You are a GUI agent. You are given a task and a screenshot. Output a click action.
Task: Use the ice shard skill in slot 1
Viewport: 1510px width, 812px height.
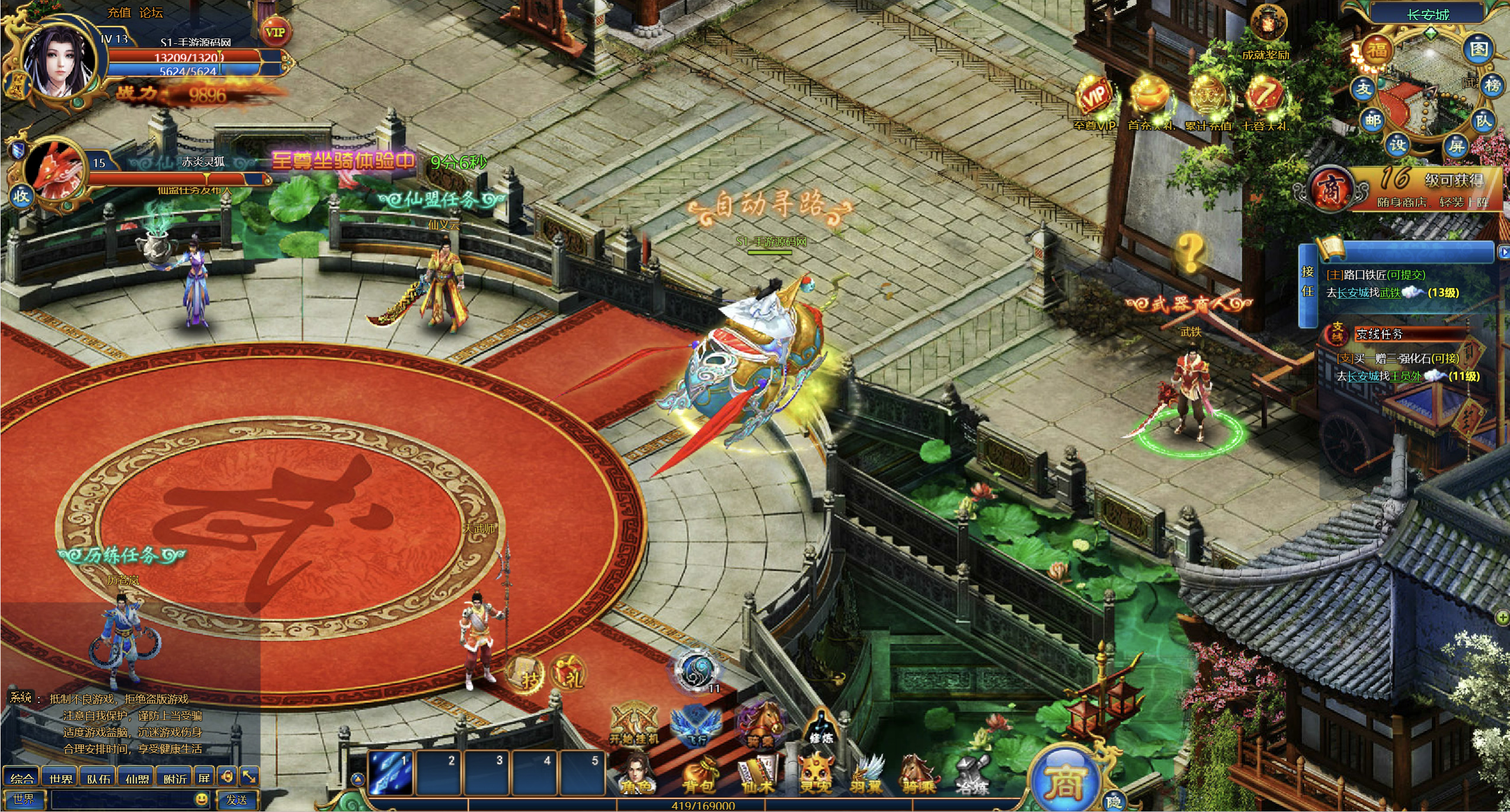tap(391, 773)
